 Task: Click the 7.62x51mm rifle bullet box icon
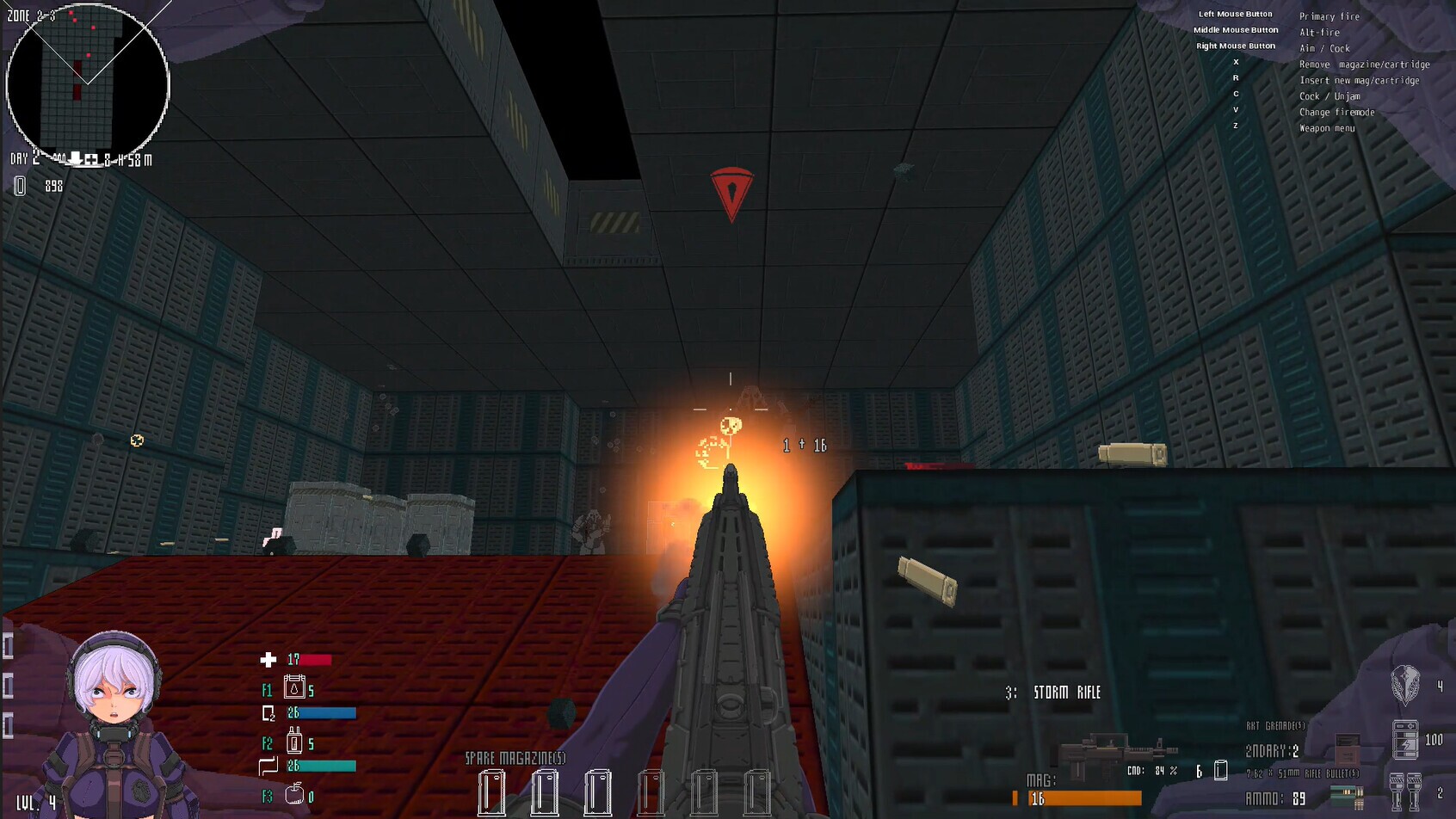point(1345,796)
